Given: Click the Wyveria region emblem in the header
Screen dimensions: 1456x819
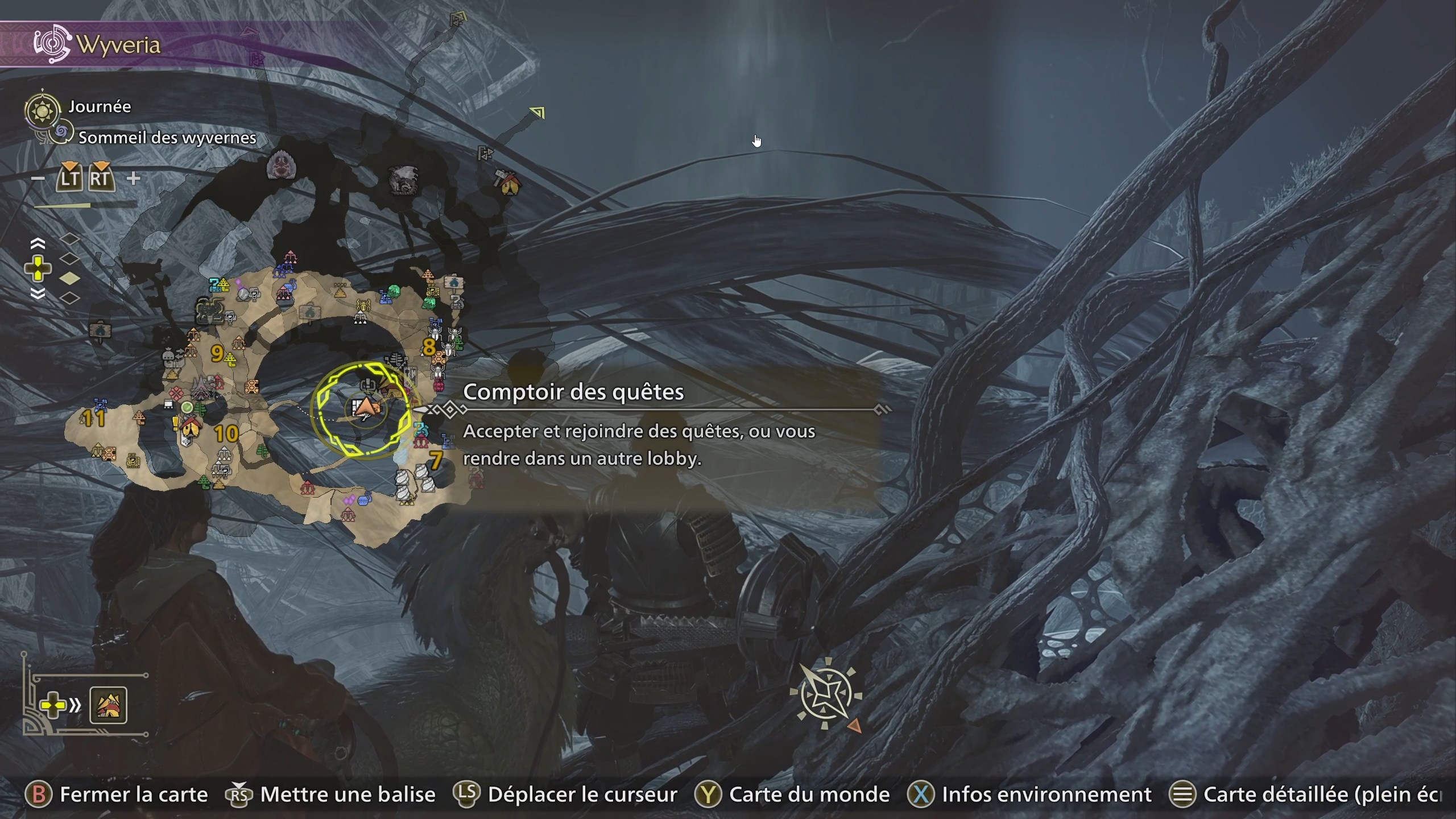Looking at the screenshot, I should tap(53, 44).
